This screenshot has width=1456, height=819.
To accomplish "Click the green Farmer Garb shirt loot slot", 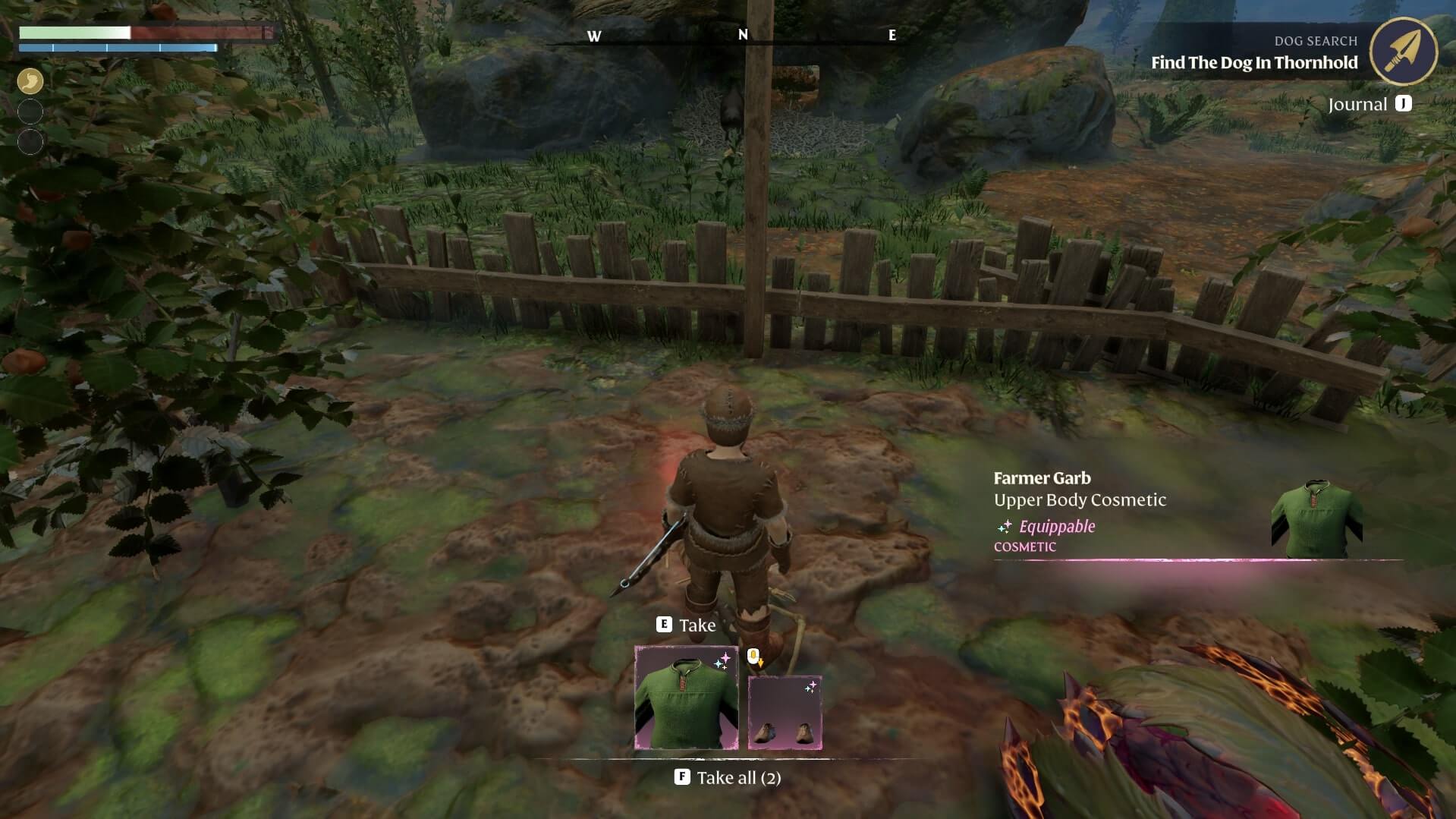I will click(x=685, y=697).
